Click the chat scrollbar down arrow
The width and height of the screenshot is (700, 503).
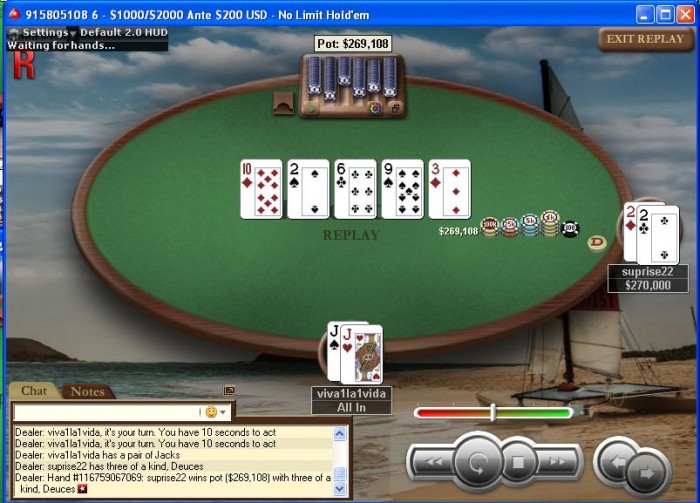point(341,489)
